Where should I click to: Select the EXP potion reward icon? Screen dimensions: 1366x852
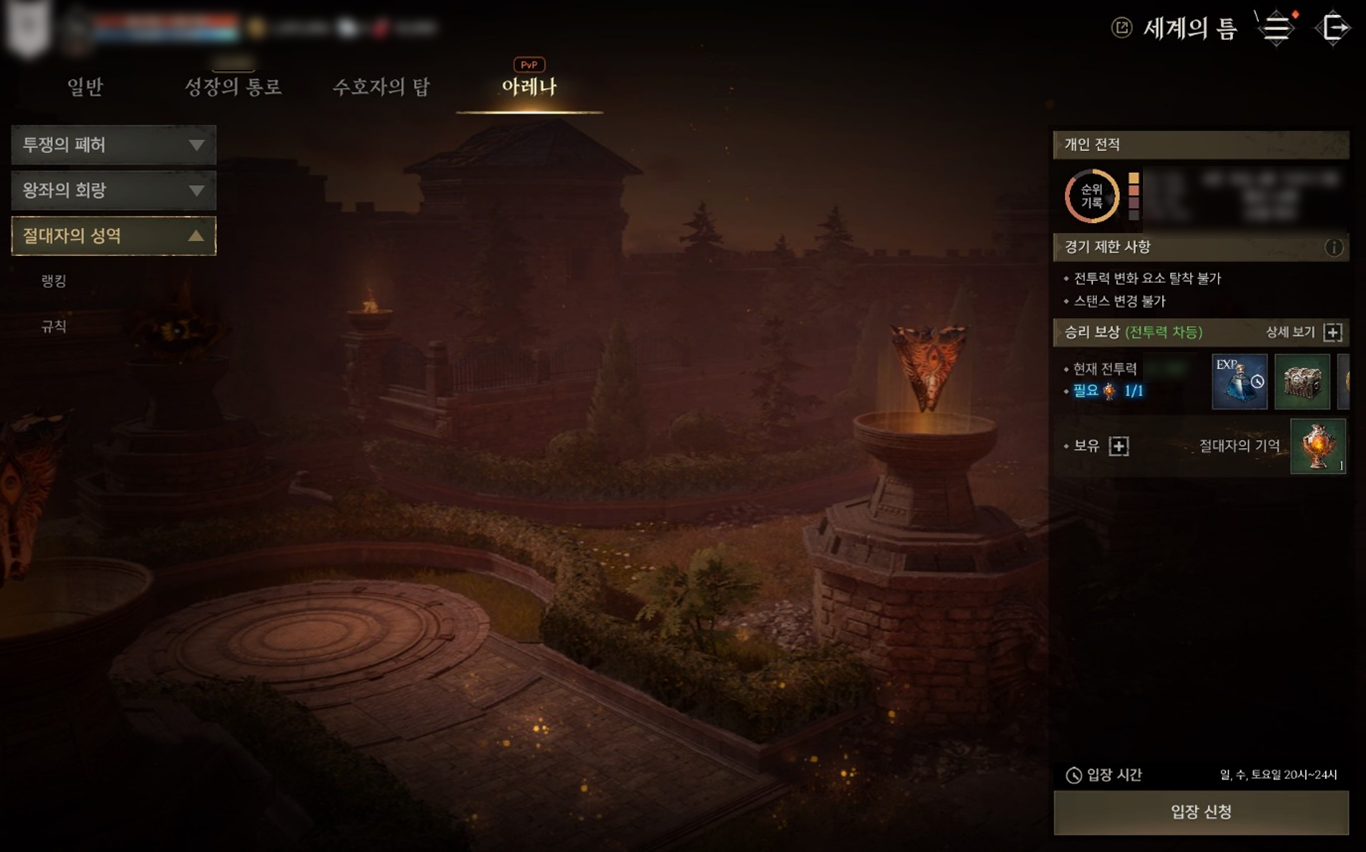1239,381
